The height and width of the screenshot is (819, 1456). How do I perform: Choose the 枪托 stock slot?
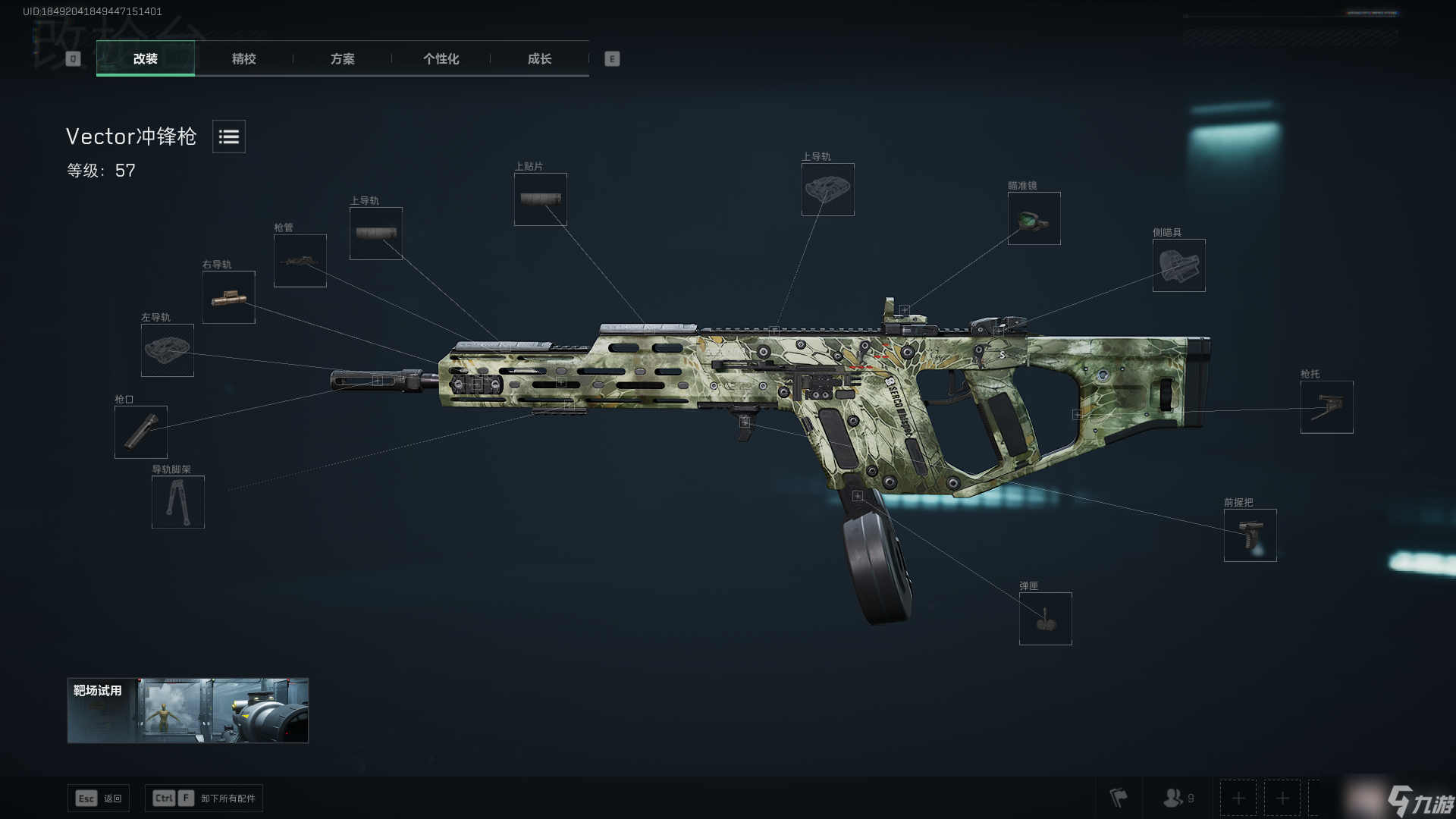coord(1326,407)
